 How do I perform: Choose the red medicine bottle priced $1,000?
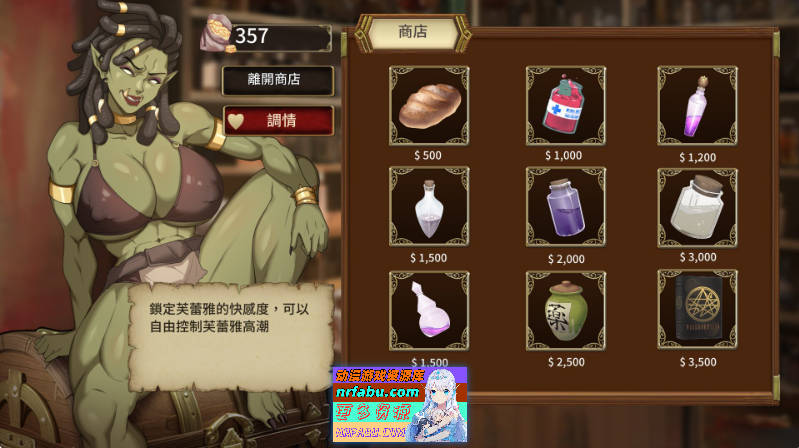565,105
